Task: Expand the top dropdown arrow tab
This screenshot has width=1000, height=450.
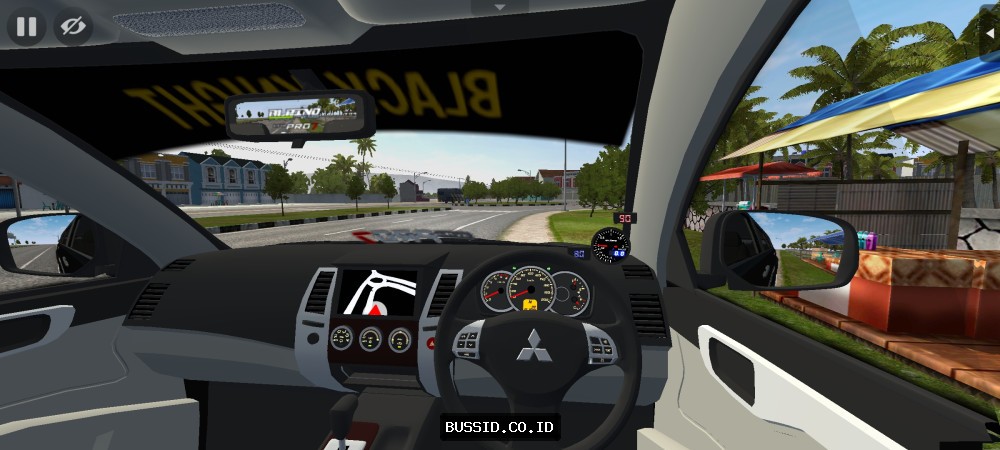Action: point(500,6)
